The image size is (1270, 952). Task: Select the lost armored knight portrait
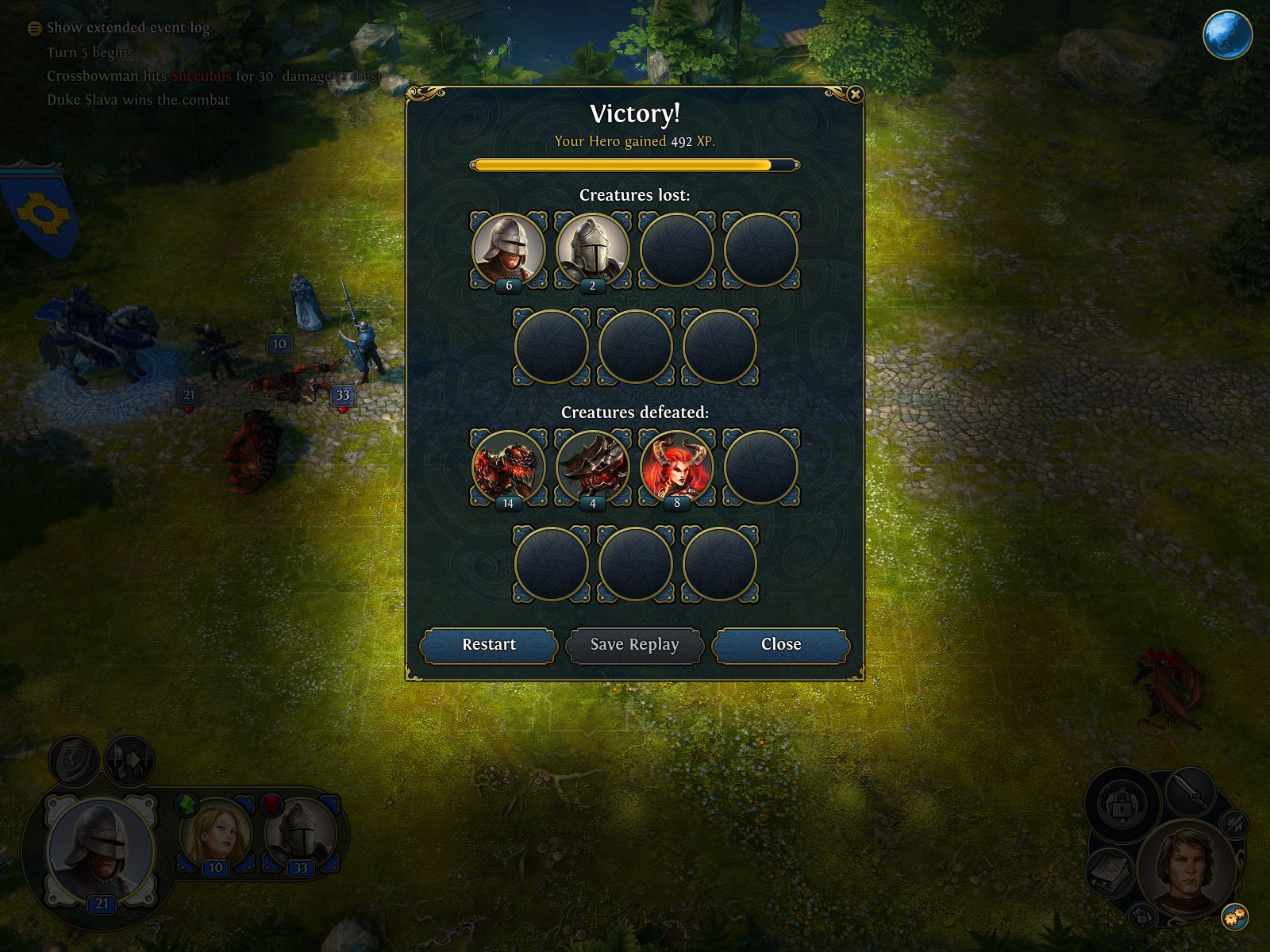(592, 248)
